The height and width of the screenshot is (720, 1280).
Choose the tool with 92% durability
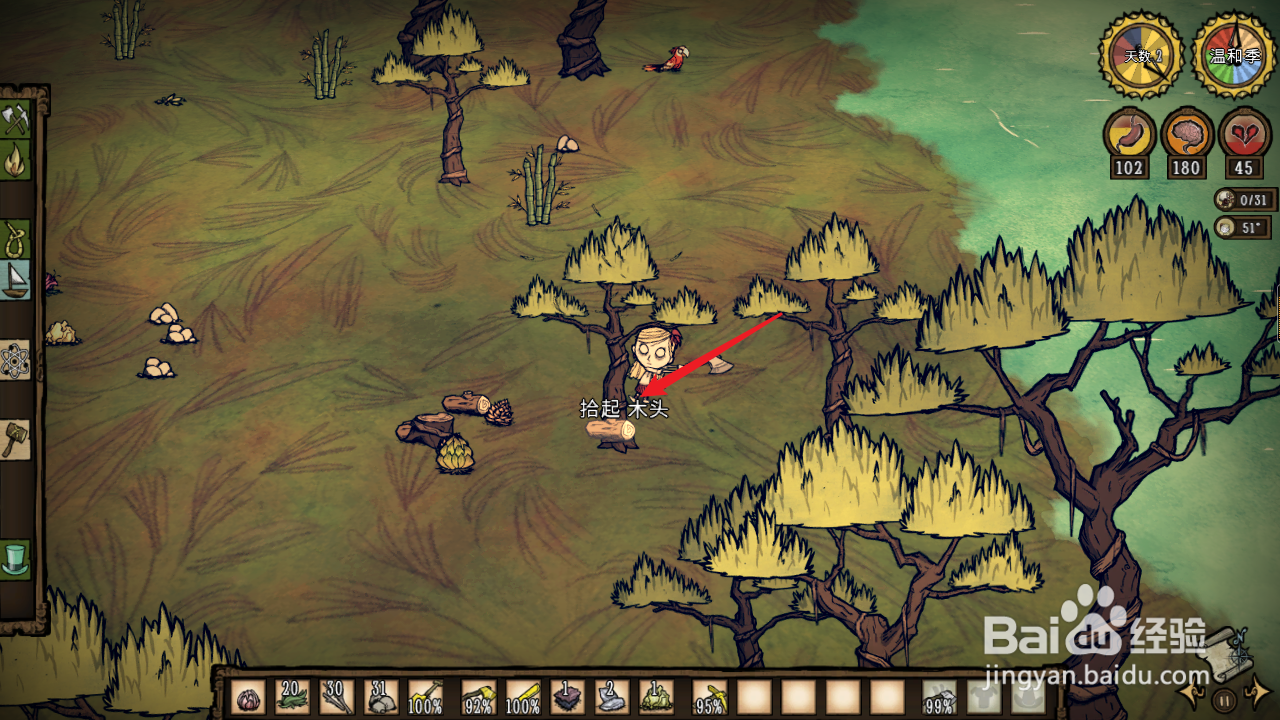point(479,697)
